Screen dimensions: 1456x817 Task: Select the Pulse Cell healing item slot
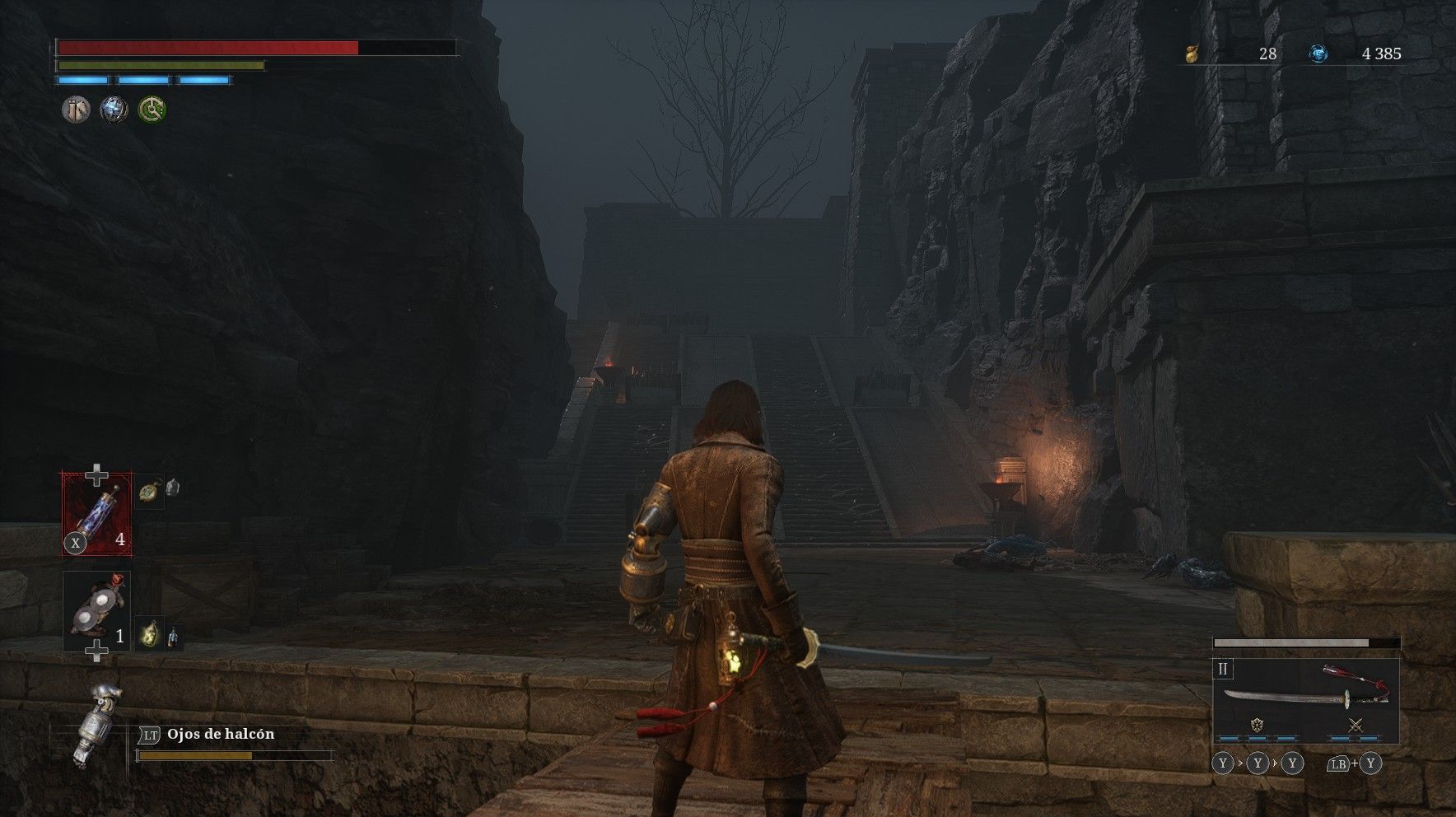coord(97,513)
